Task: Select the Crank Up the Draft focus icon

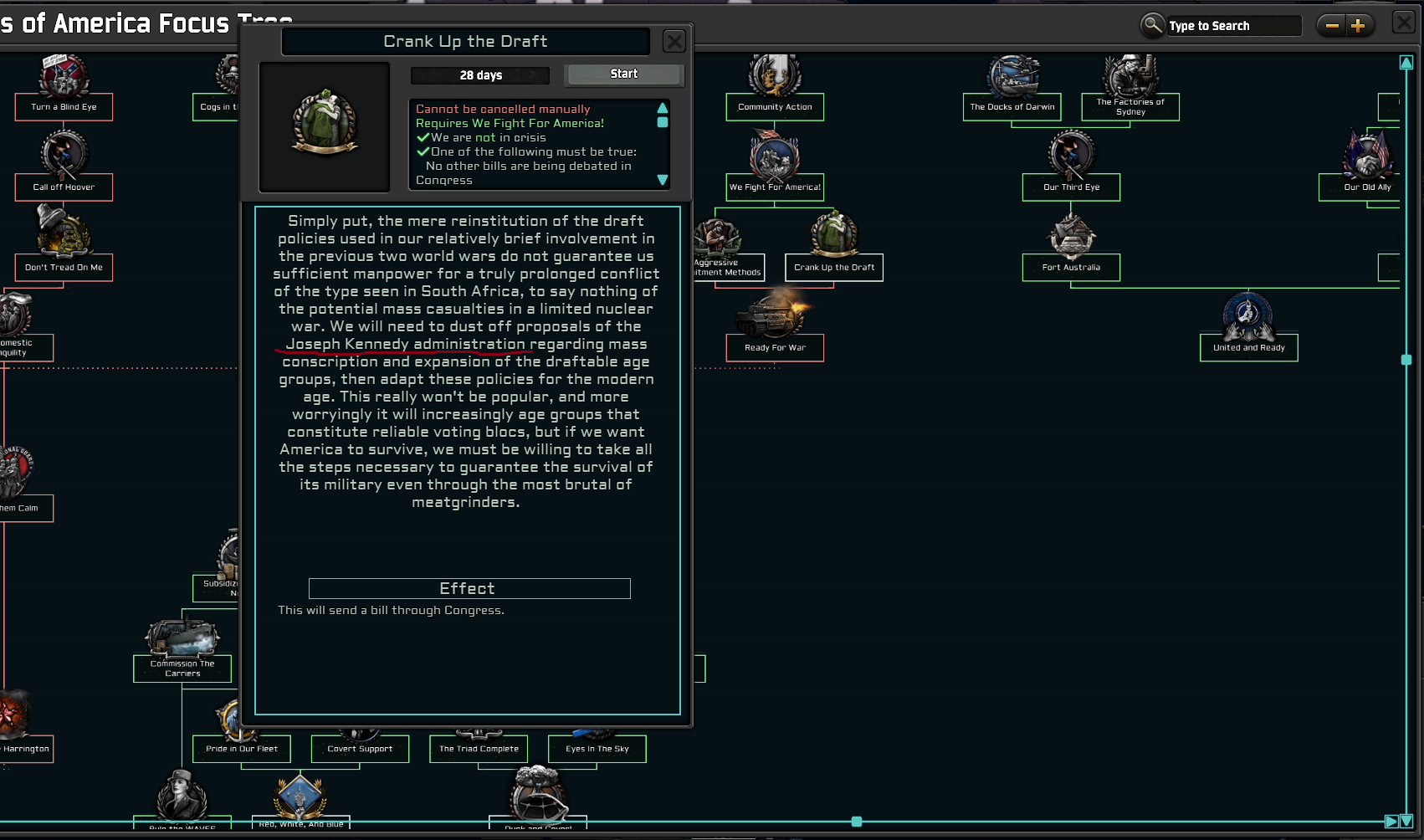Action: (832, 237)
